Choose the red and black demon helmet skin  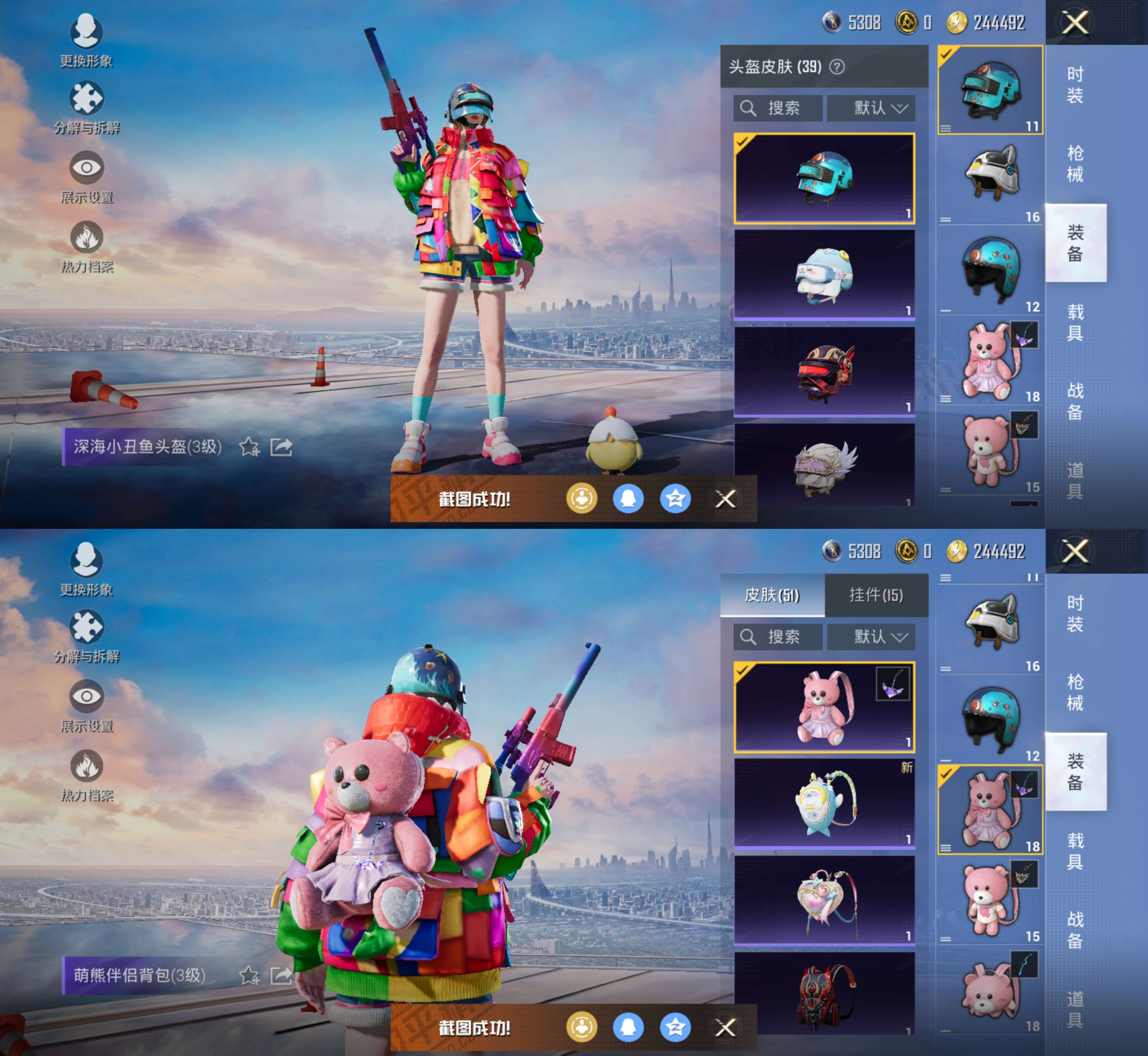(824, 371)
